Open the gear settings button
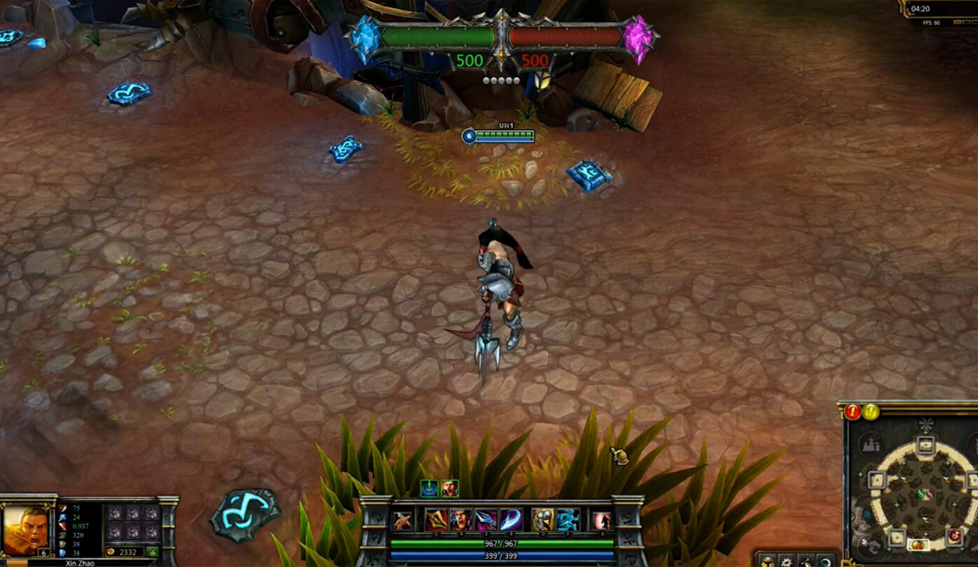 (x=786, y=560)
